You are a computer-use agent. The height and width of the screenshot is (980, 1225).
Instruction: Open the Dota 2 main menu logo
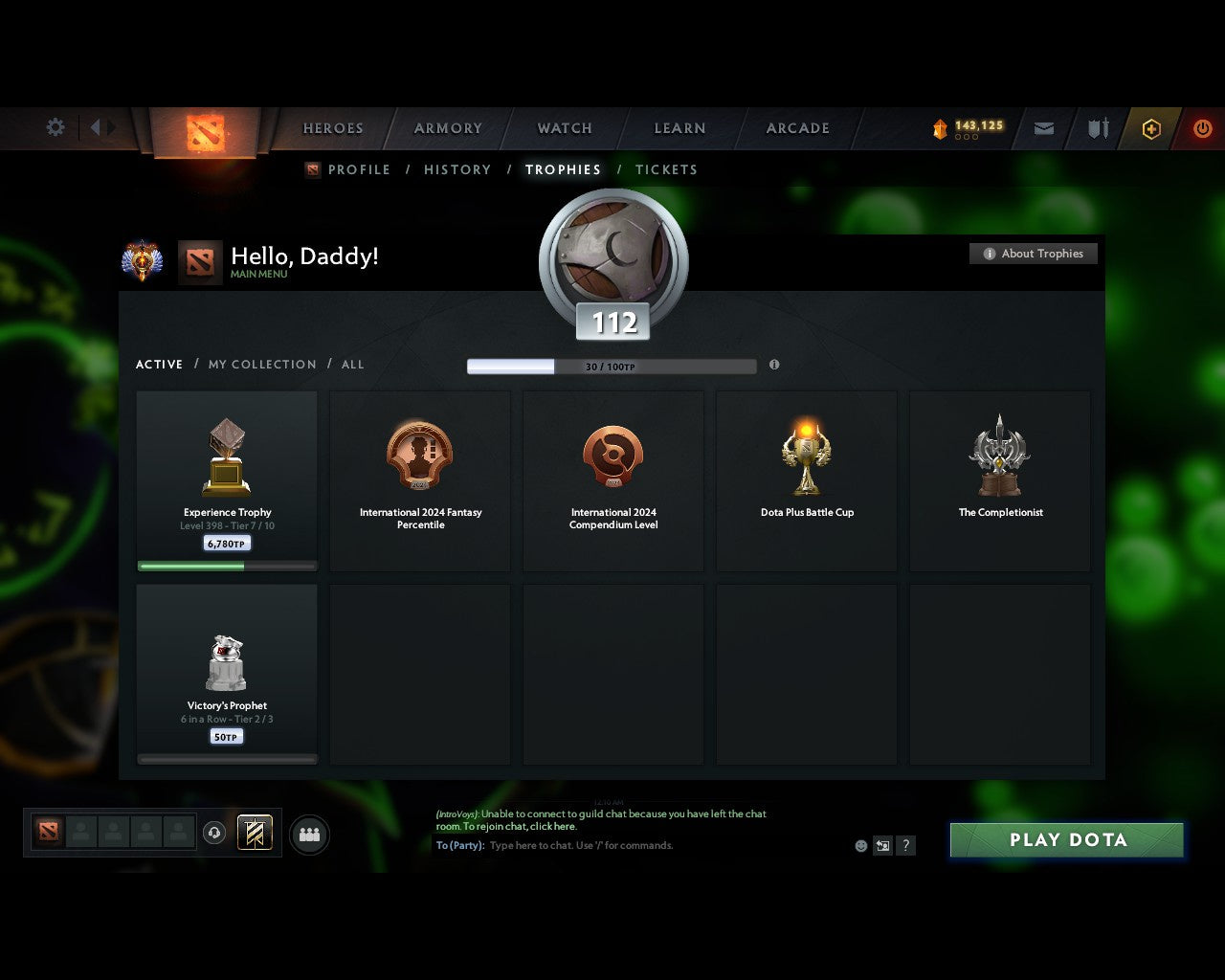204,134
